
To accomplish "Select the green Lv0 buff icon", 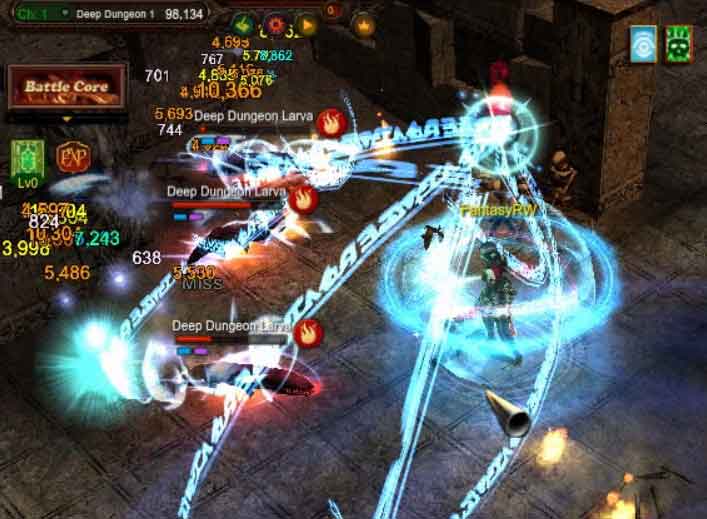I will [27, 158].
